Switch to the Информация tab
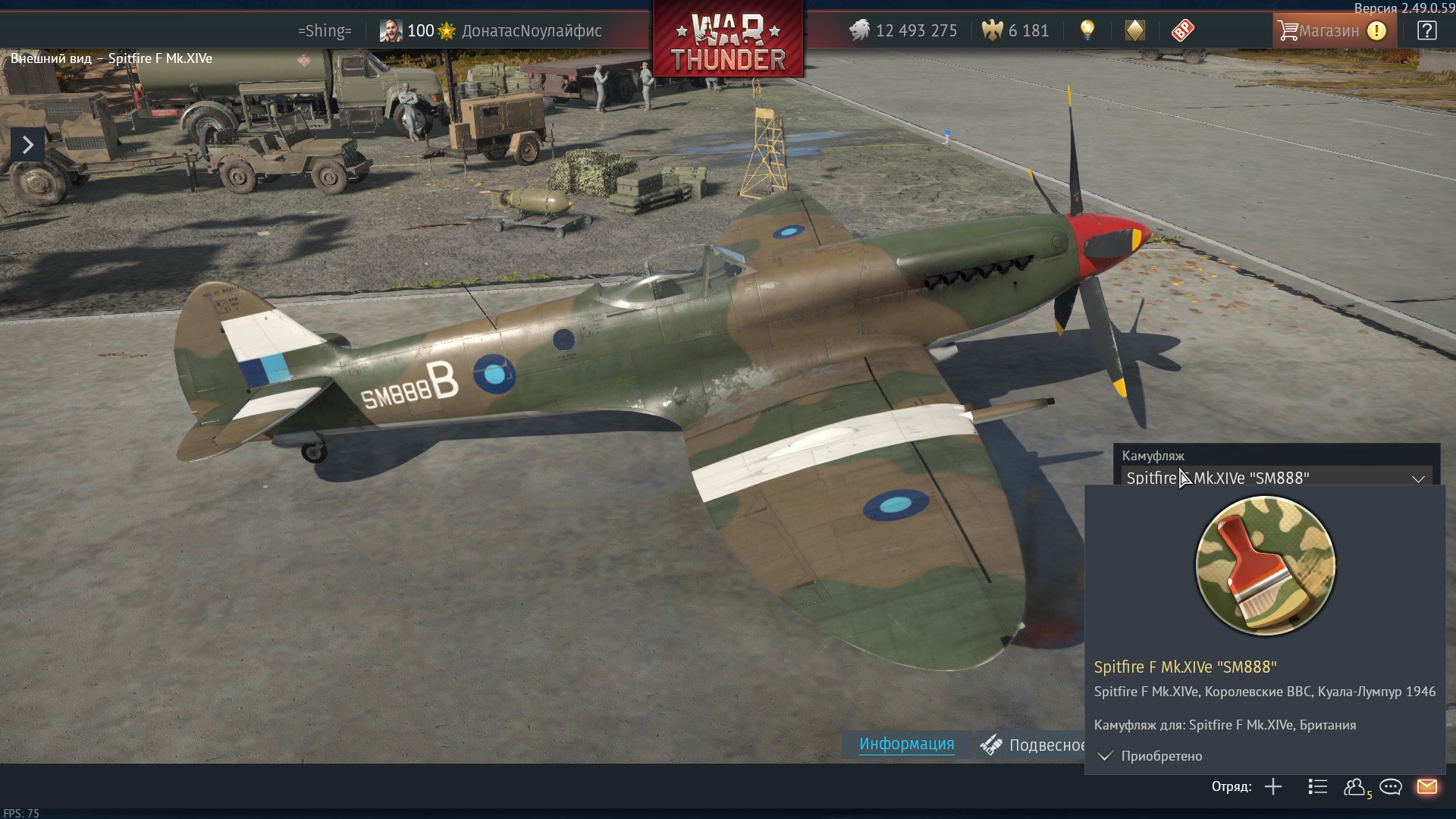Viewport: 1456px width, 819px height. [x=906, y=744]
